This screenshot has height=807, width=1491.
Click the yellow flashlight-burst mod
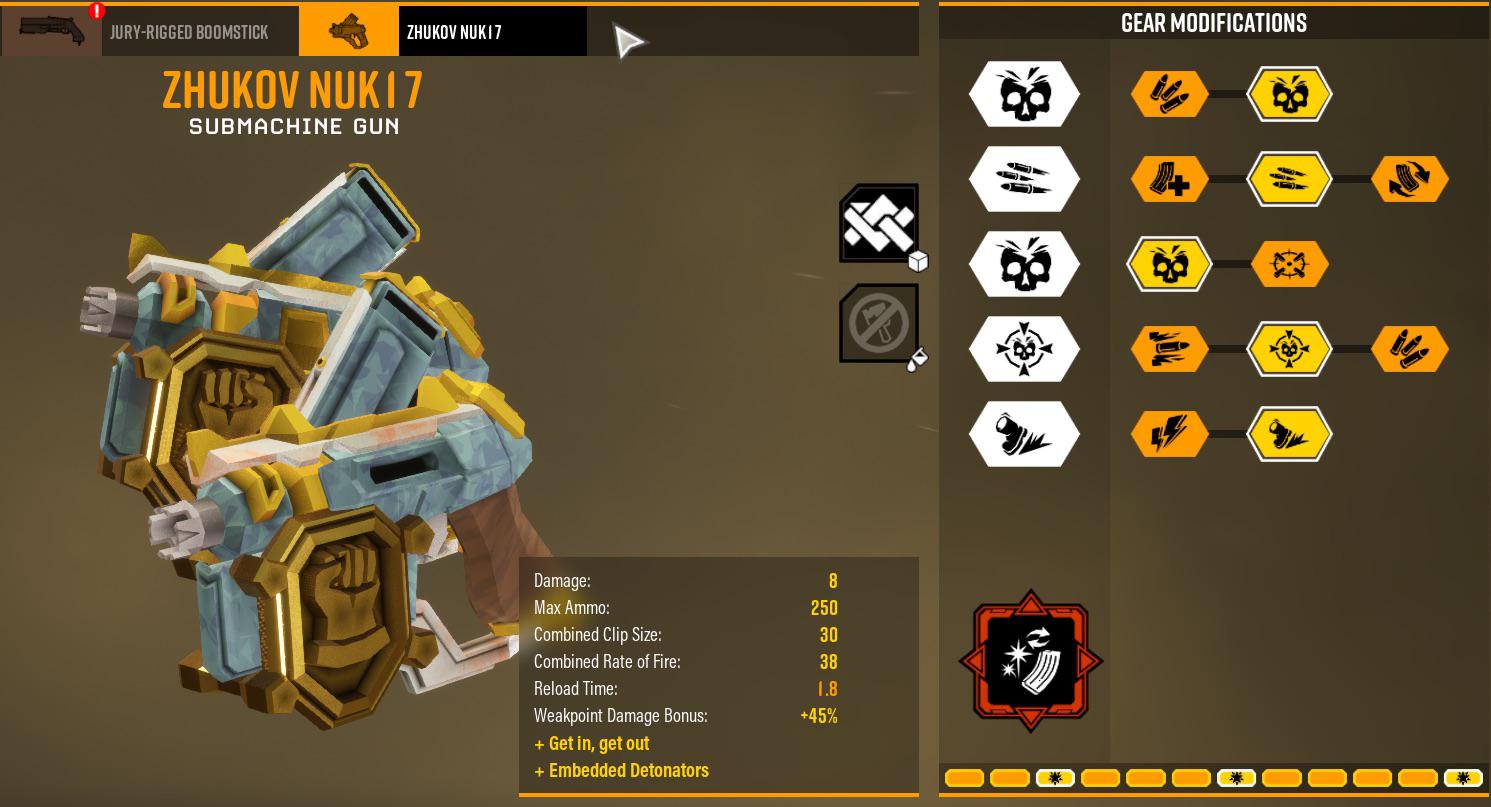1289,435
